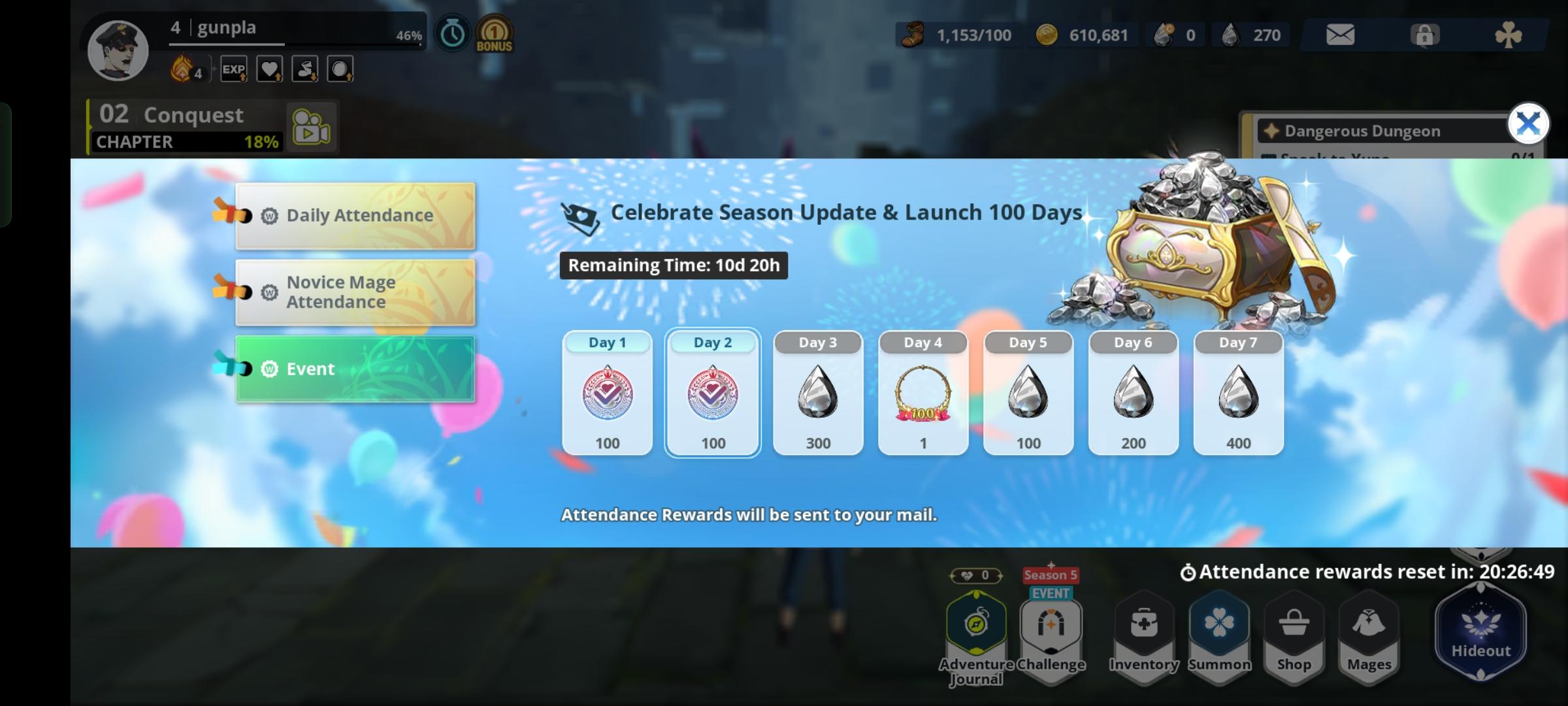Open the lock icon in the top bar
Screen dimensions: 1568x706
pos(1426,35)
